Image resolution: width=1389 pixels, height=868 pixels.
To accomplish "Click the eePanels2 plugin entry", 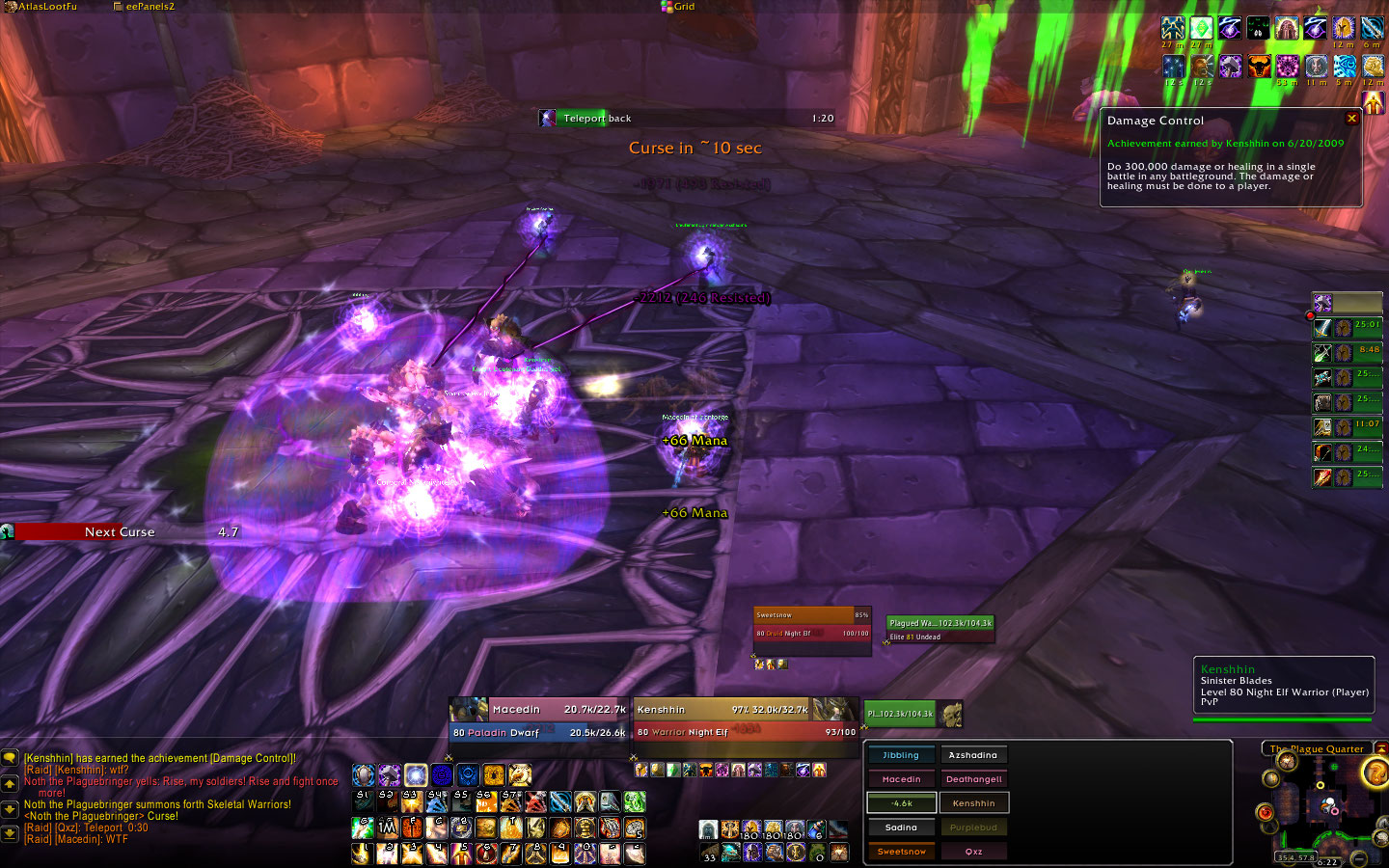I will tap(145, 7).
